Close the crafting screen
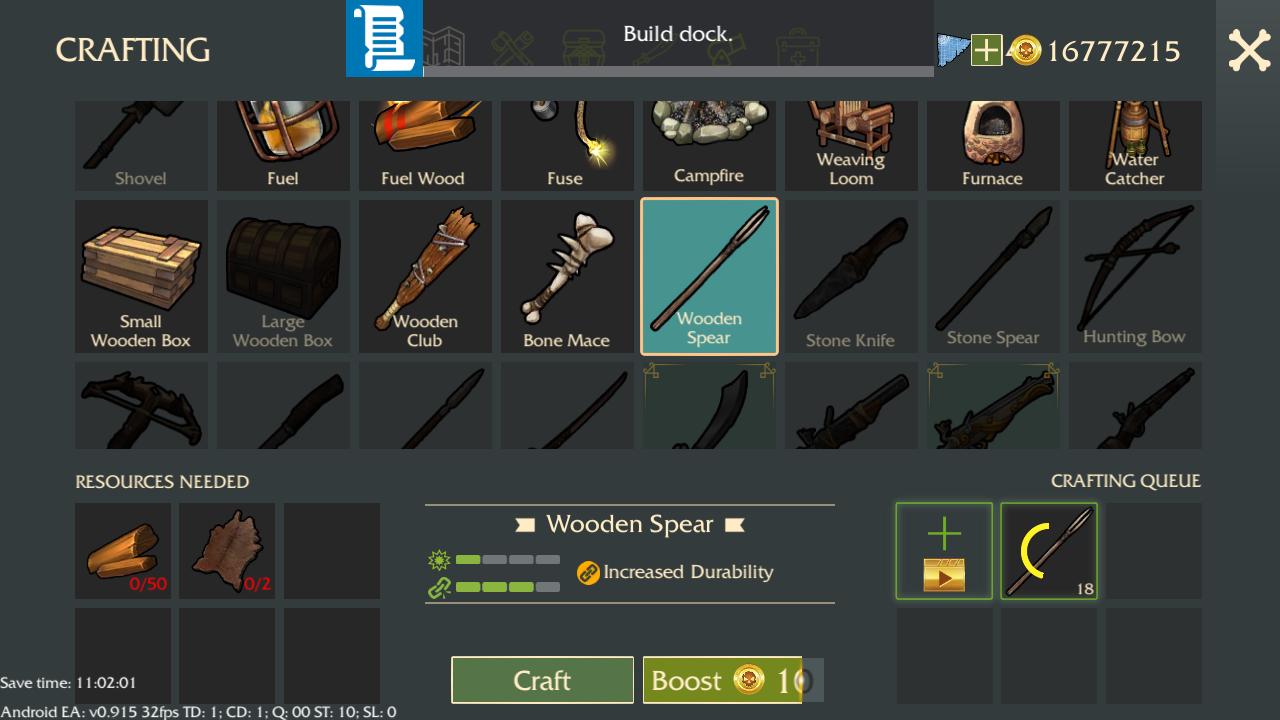Screen dimensions: 1280x720 [x=1249, y=50]
